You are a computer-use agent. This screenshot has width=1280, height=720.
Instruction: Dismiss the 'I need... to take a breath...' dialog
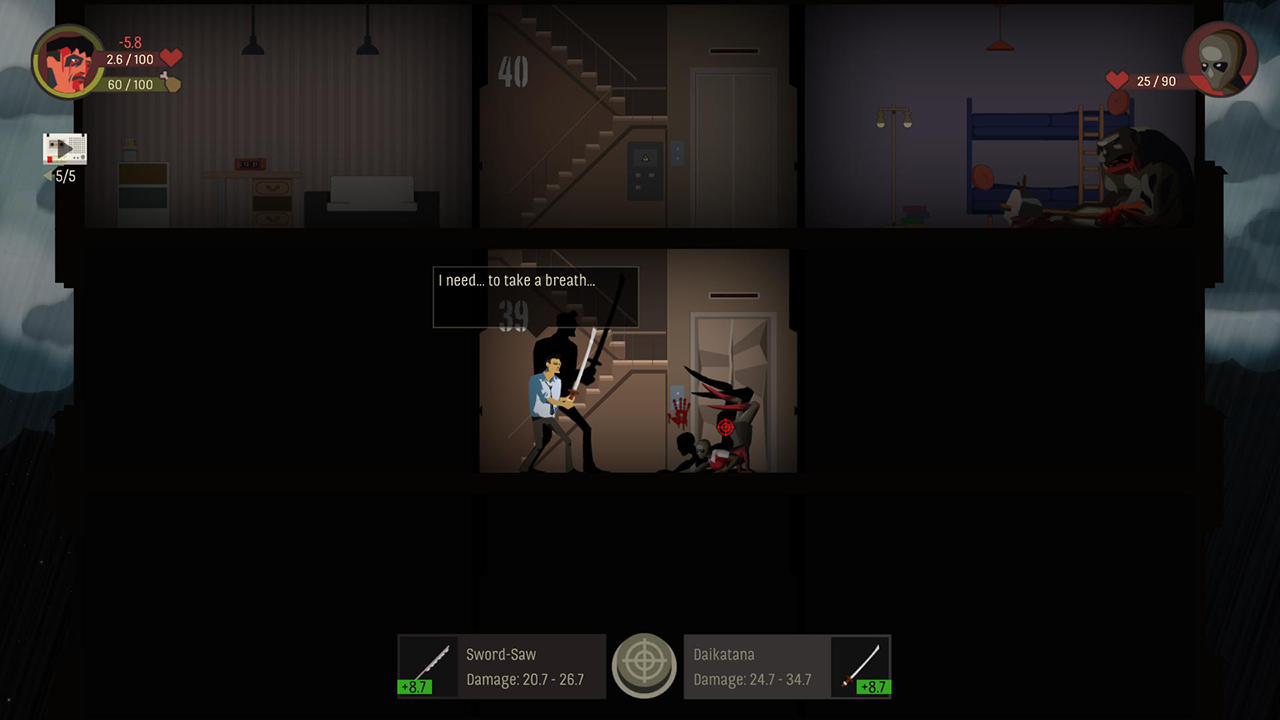coord(535,296)
